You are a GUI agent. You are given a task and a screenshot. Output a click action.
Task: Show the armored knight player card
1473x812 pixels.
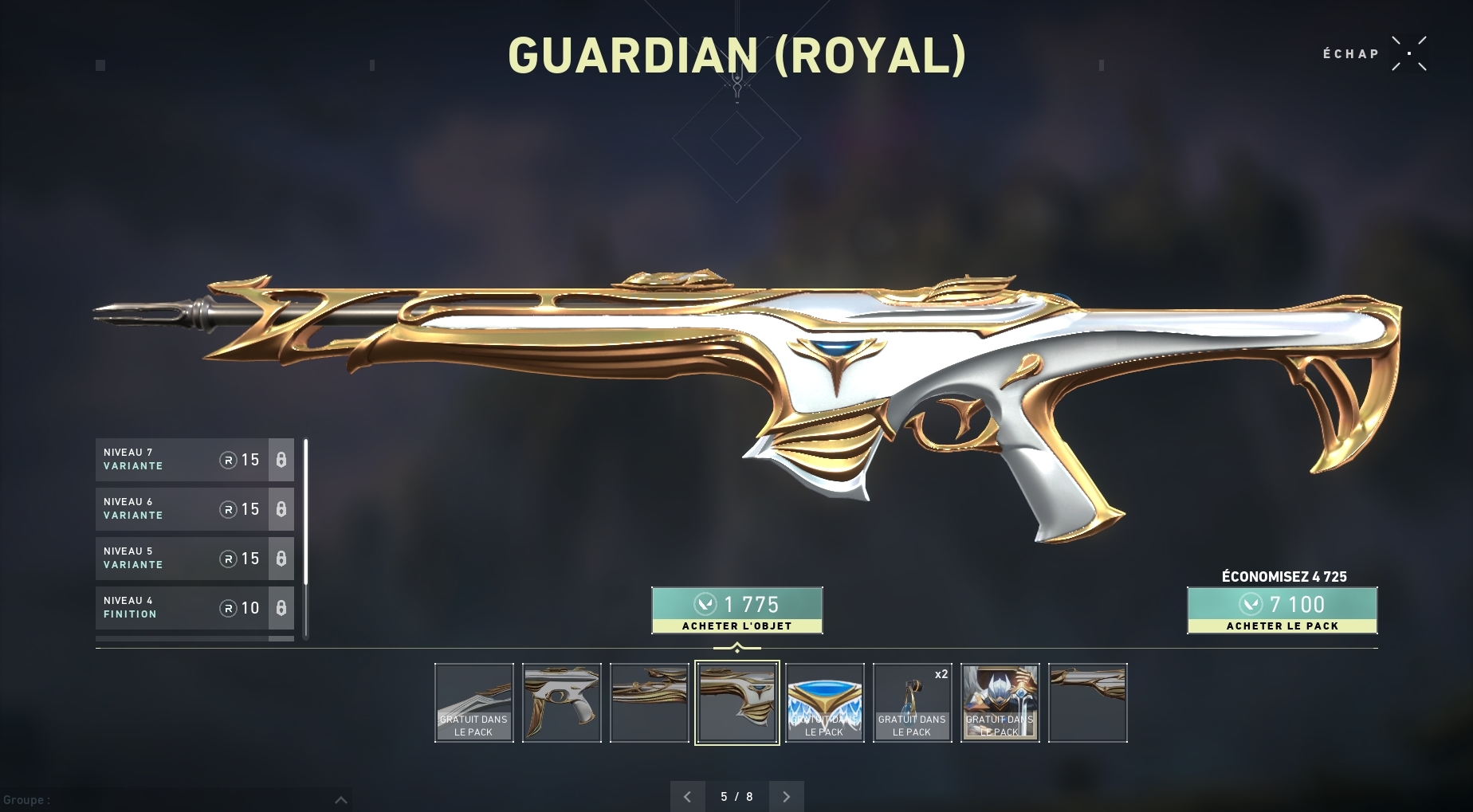[x=1000, y=703]
